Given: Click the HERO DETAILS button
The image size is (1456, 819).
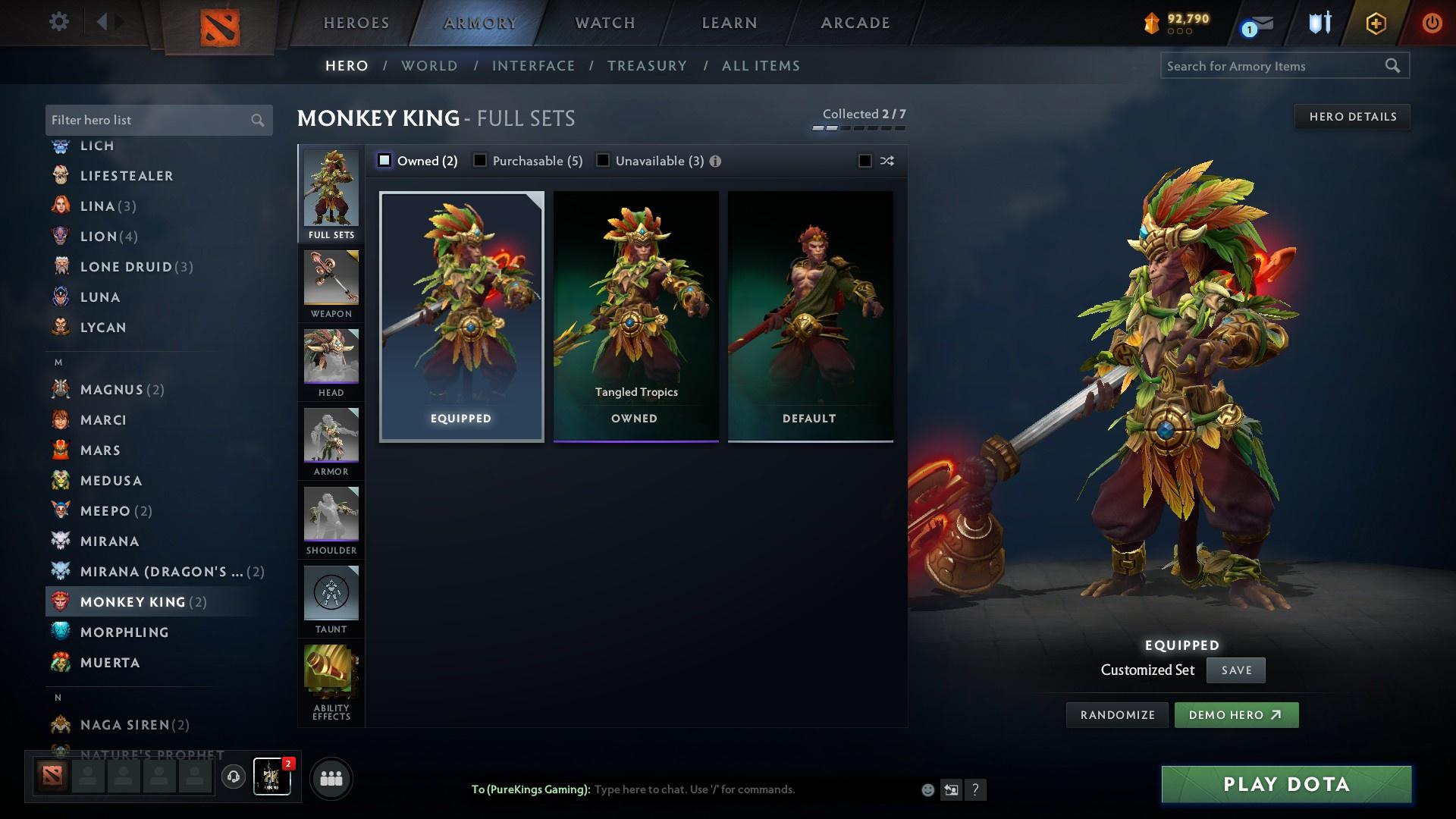Looking at the screenshot, I should (x=1353, y=116).
